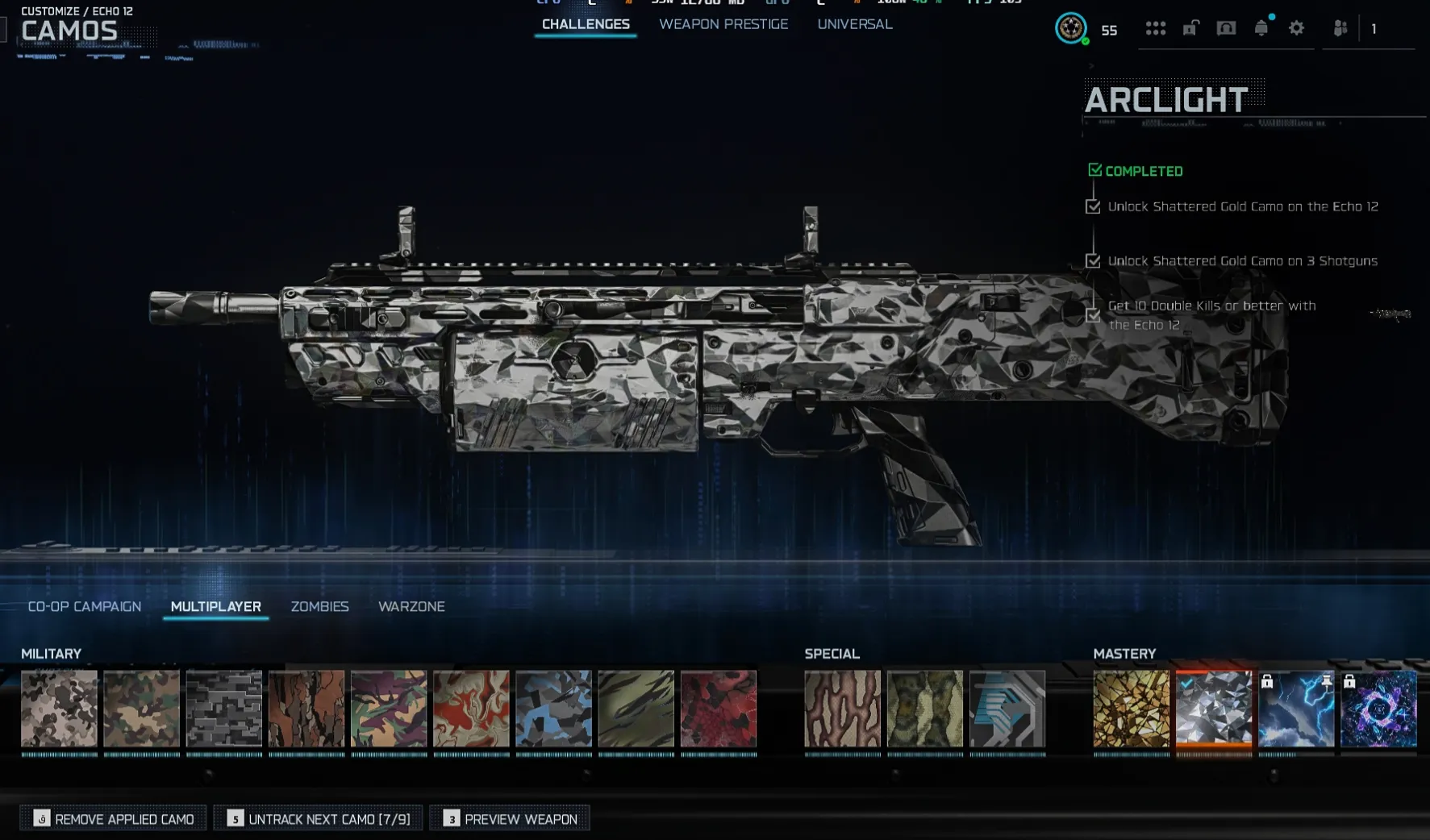Click the notifications bell icon
The width and height of the screenshot is (1430, 840).
coord(1261,28)
